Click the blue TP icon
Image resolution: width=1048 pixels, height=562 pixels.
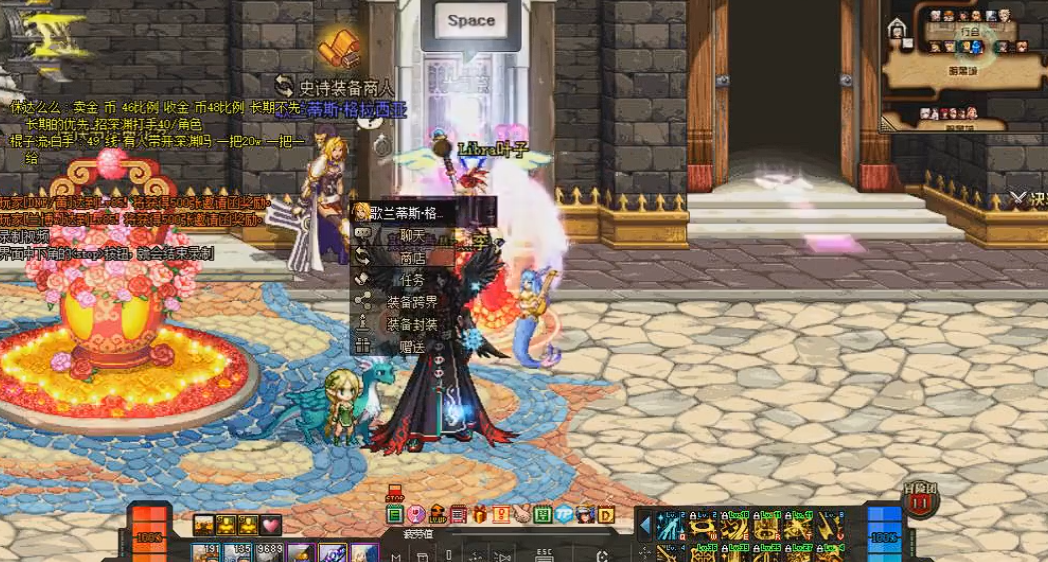coord(564,515)
